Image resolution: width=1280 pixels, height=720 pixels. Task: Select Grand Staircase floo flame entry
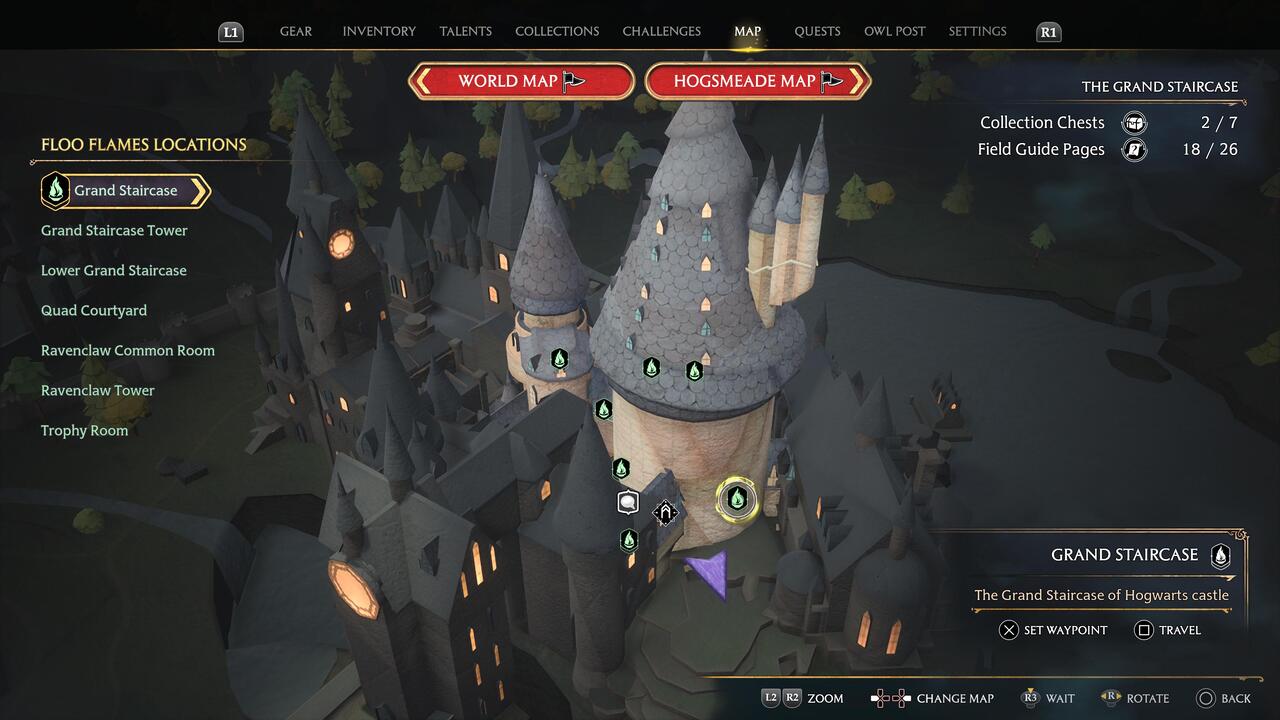click(x=125, y=191)
